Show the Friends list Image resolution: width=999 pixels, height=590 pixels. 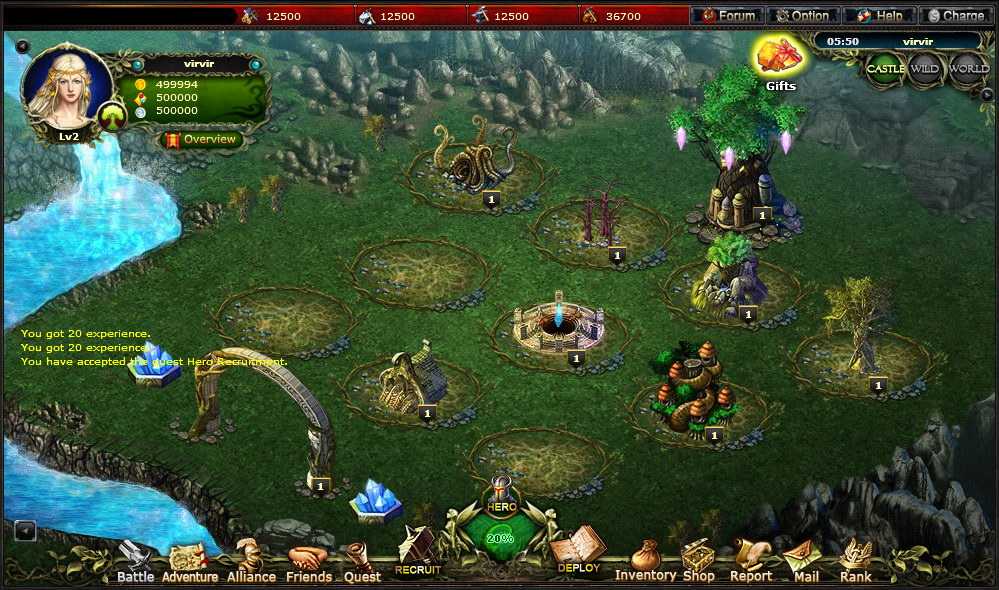click(x=309, y=563)
